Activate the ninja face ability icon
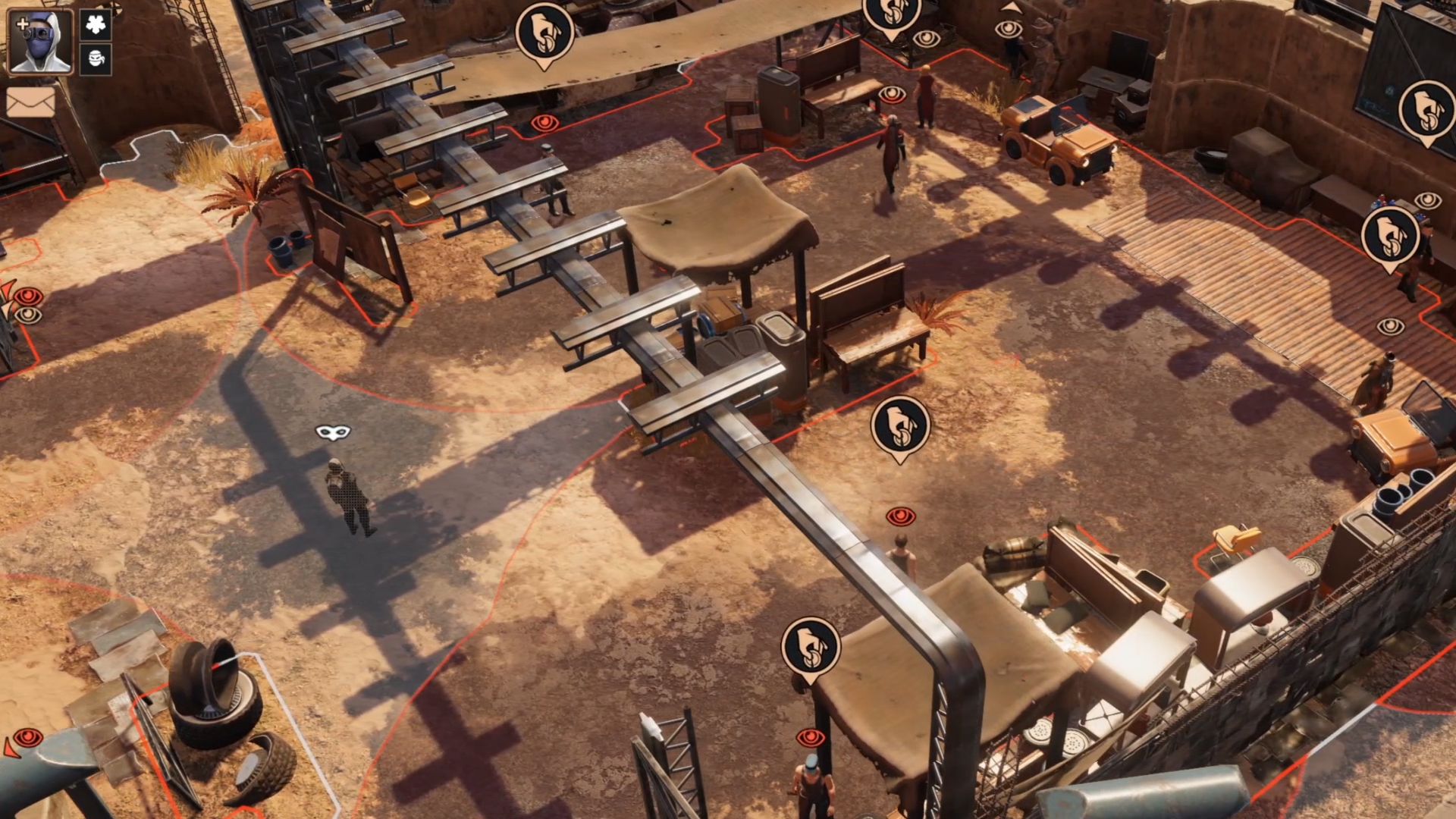The height and width of the screenshot is (819, 1456). [96, 59]
